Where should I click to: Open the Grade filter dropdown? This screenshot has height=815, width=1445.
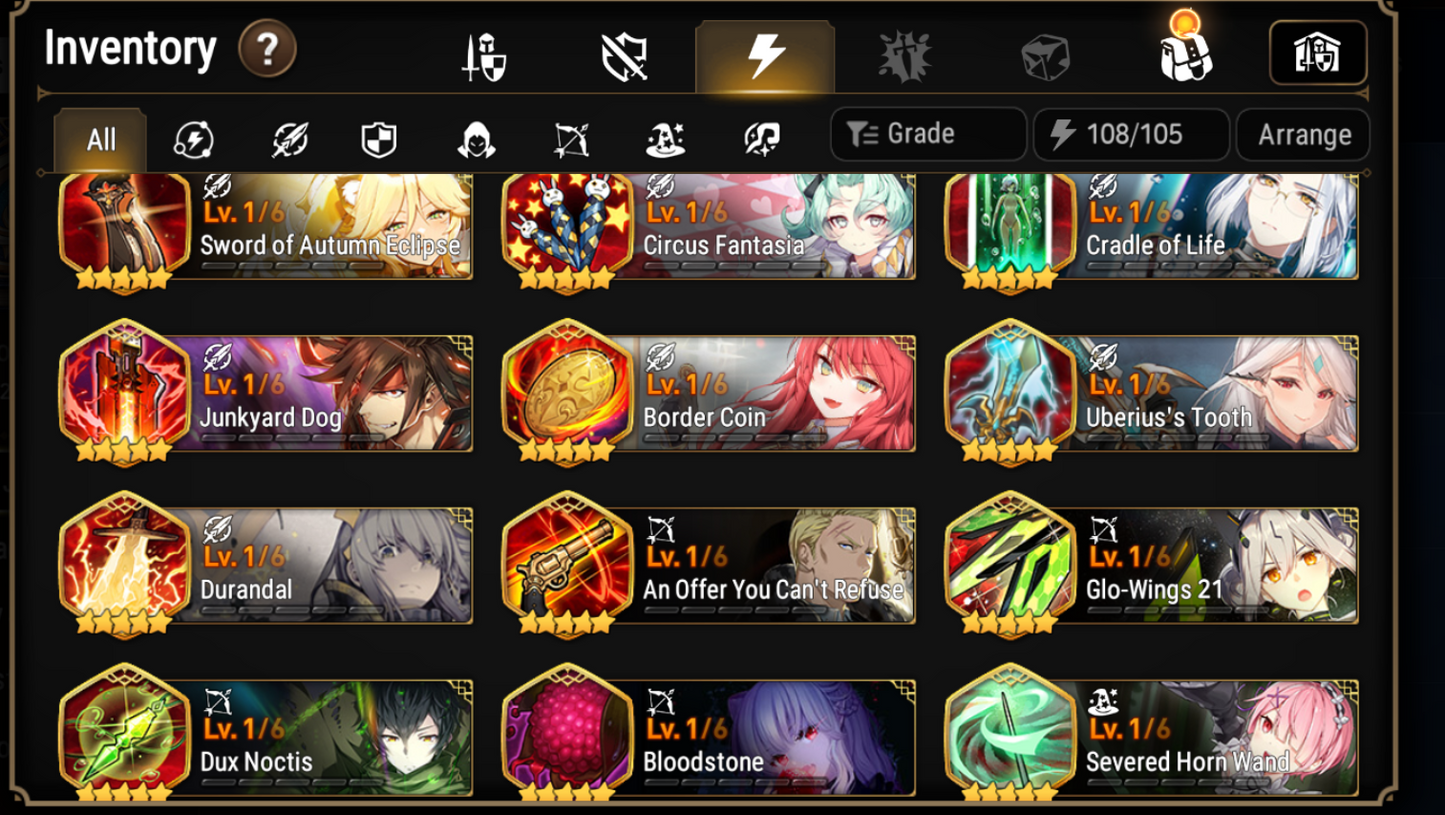coord(927,133)
